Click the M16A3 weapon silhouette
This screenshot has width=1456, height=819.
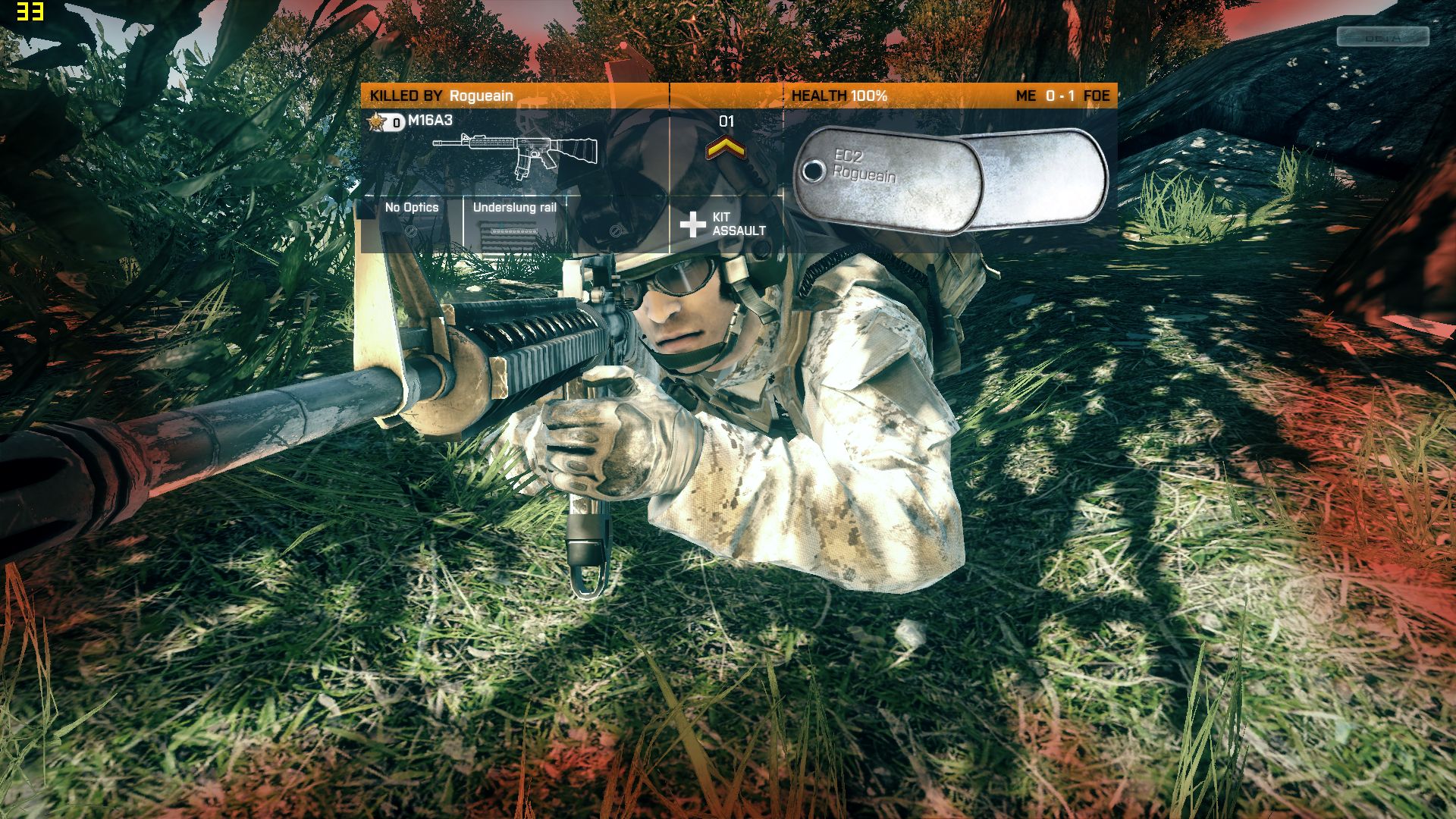coord(514,155)
